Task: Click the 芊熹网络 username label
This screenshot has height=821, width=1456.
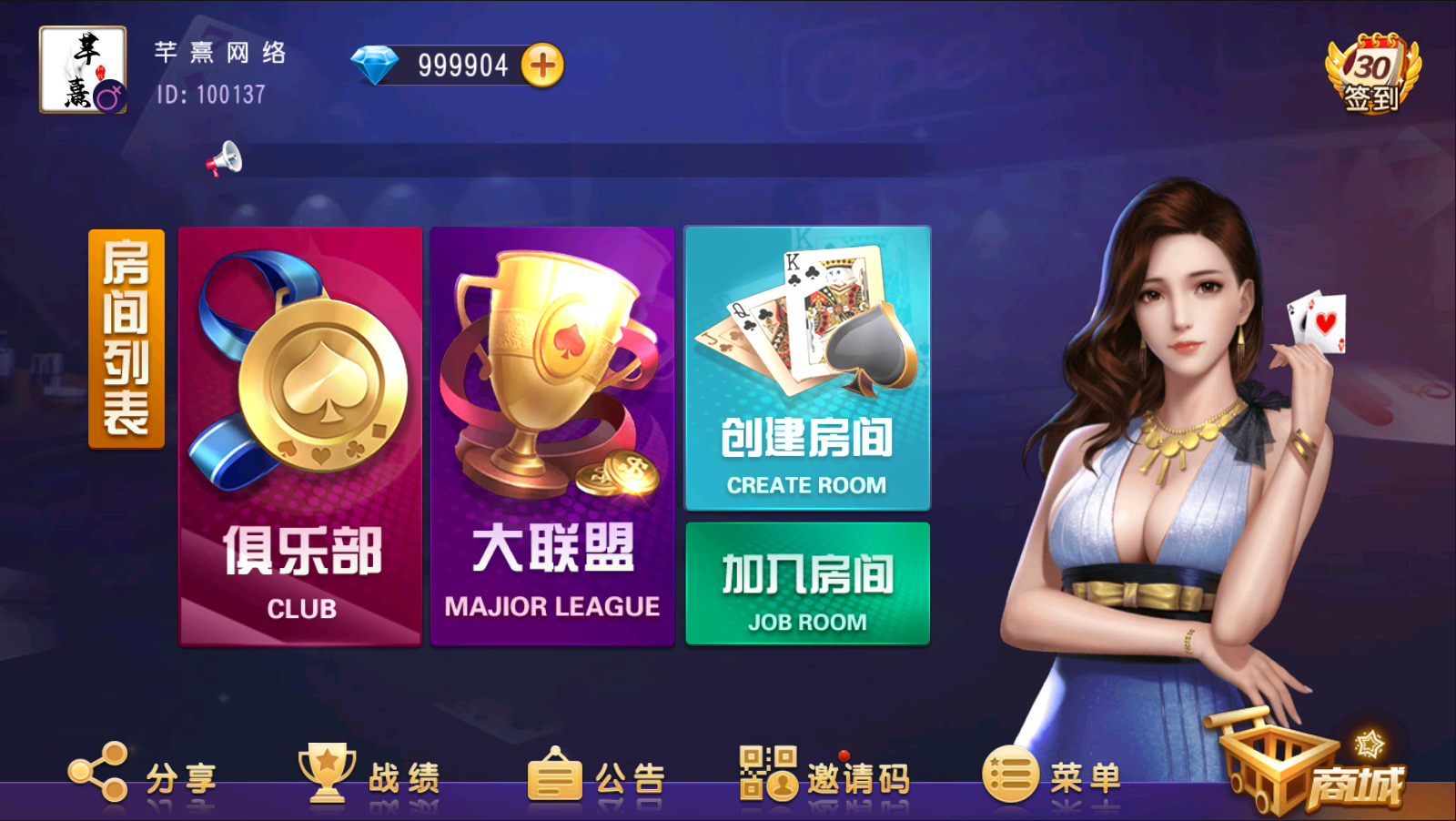Action: [220, 53]
